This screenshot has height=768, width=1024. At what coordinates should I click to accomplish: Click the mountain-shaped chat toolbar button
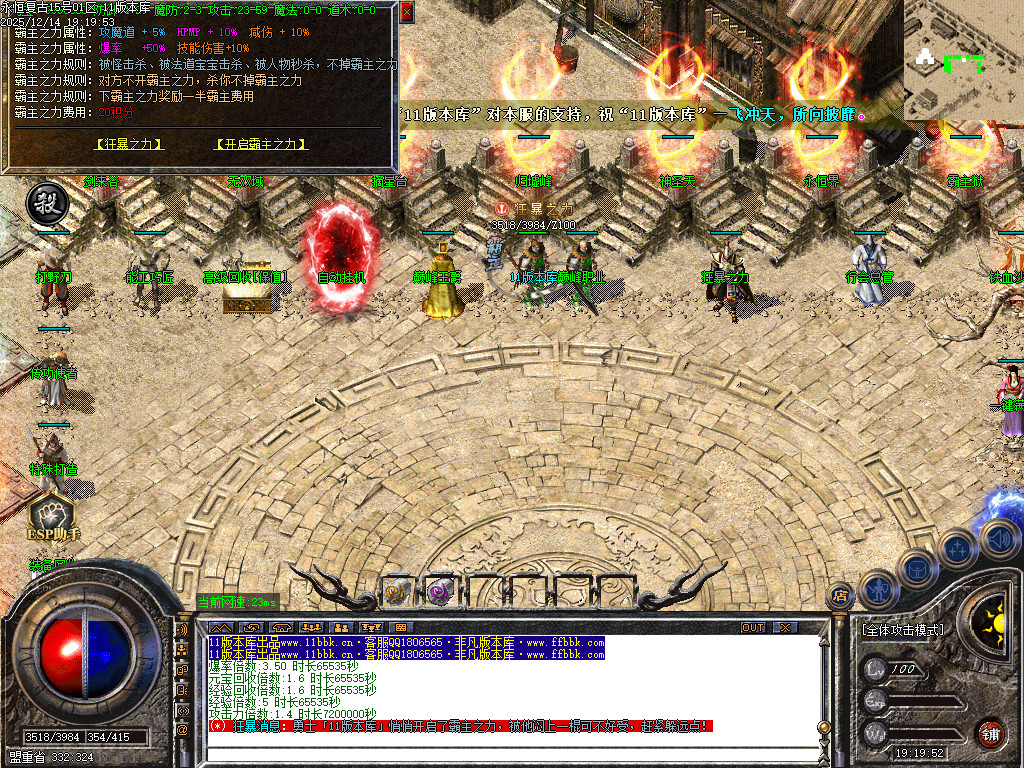pos(219,627)
